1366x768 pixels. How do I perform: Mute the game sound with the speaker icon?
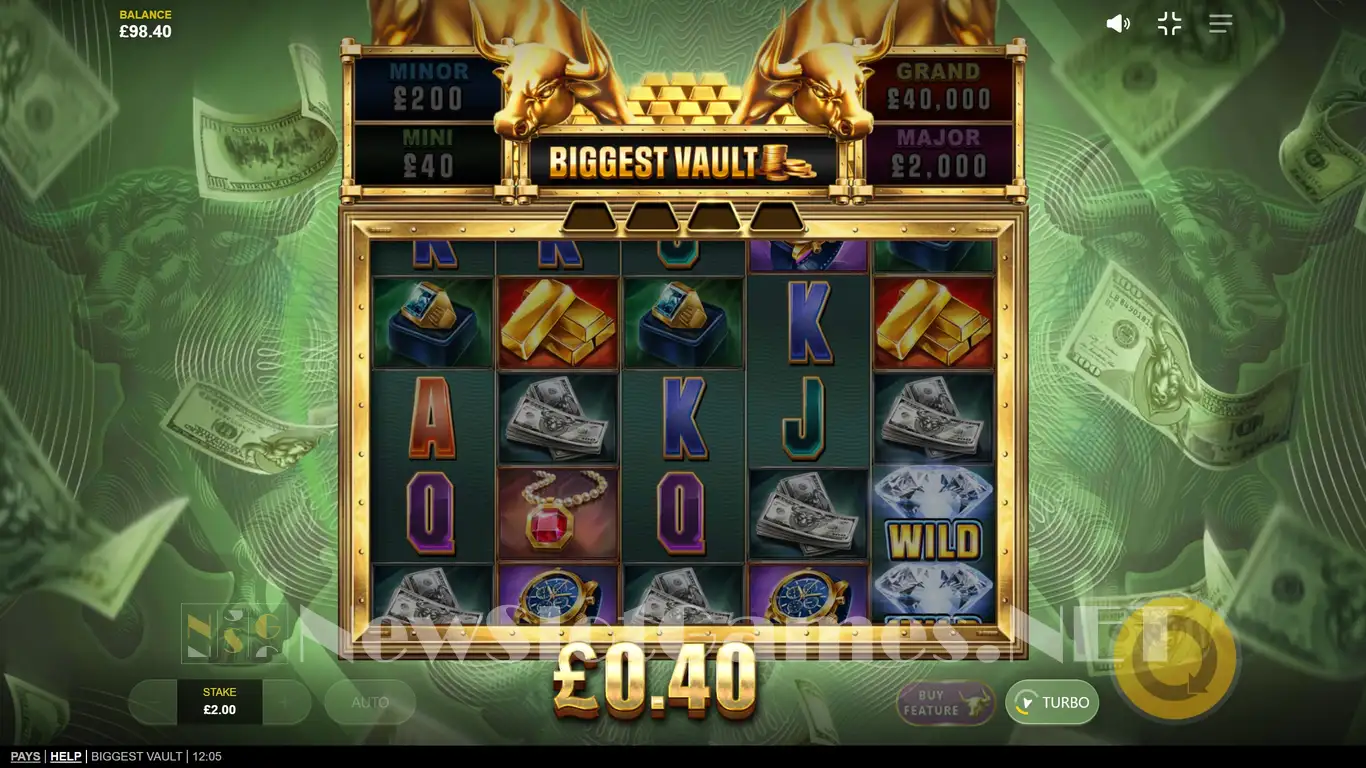(x=1117, y=24)
